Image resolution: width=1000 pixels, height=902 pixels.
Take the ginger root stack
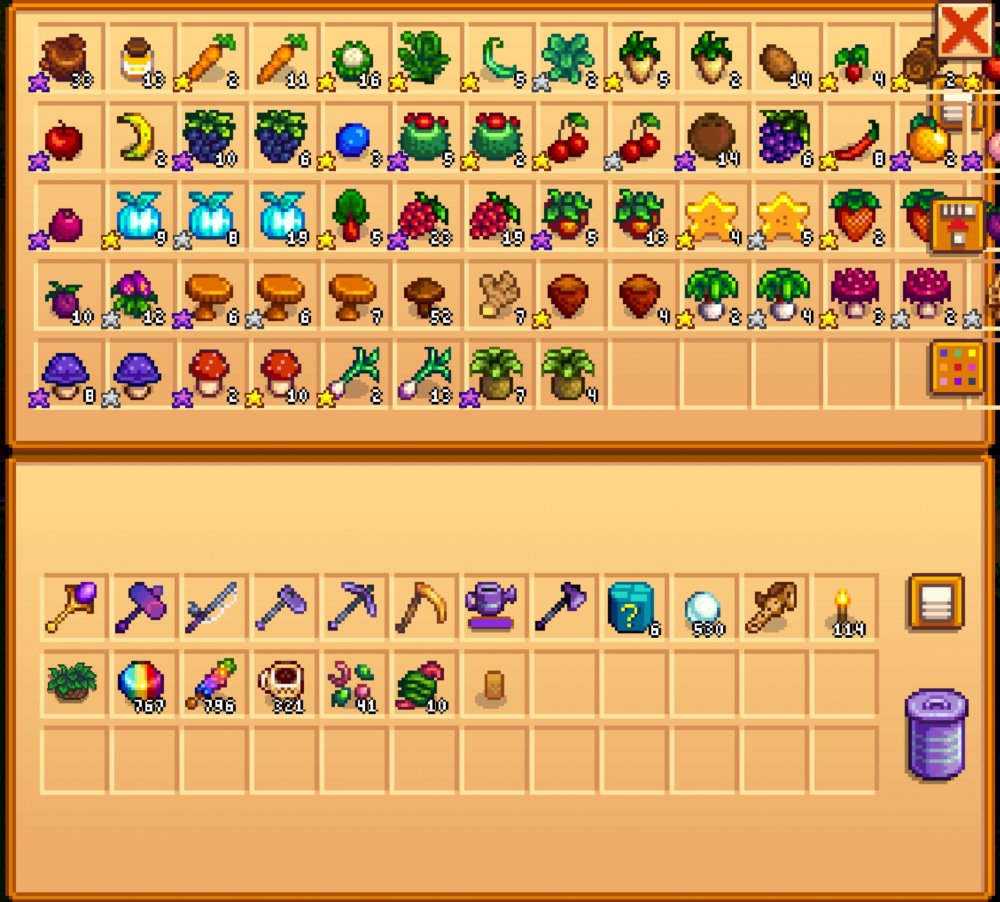point(496,293)
